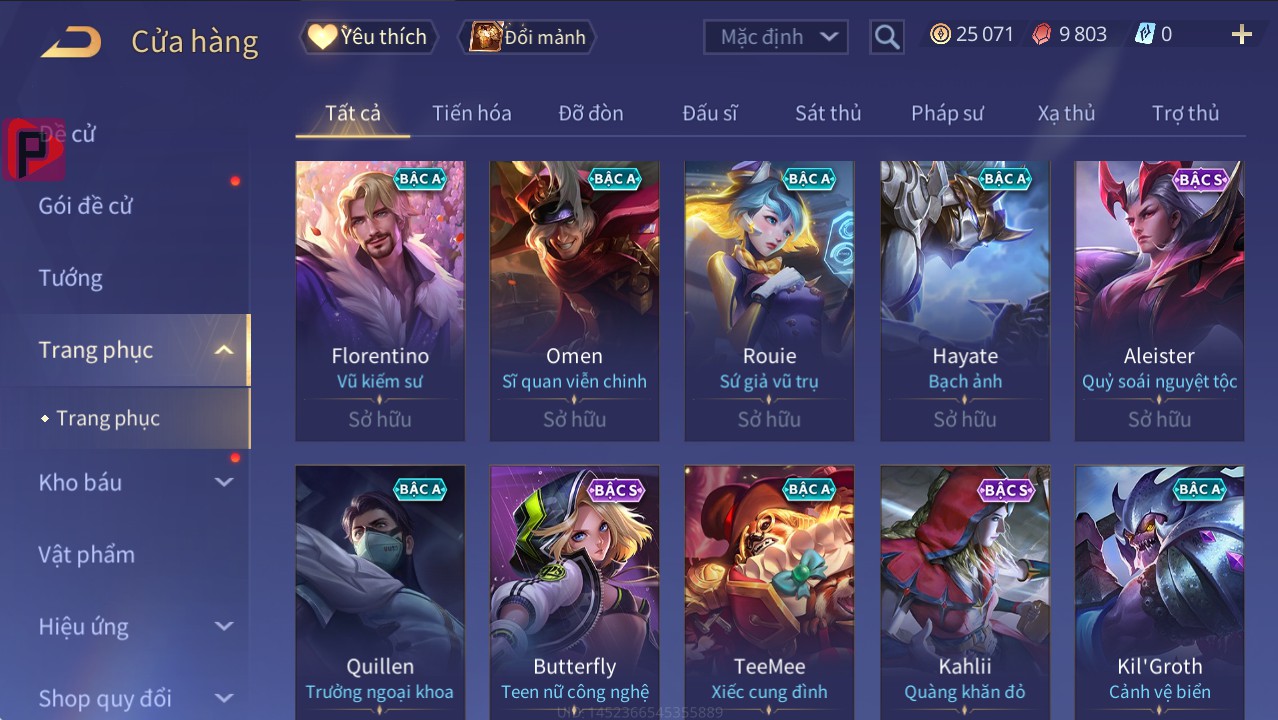This screenshot has height=720, width=1278.
Task: Open Gói đề cử in the sidebar
Action: click(86, 206)
